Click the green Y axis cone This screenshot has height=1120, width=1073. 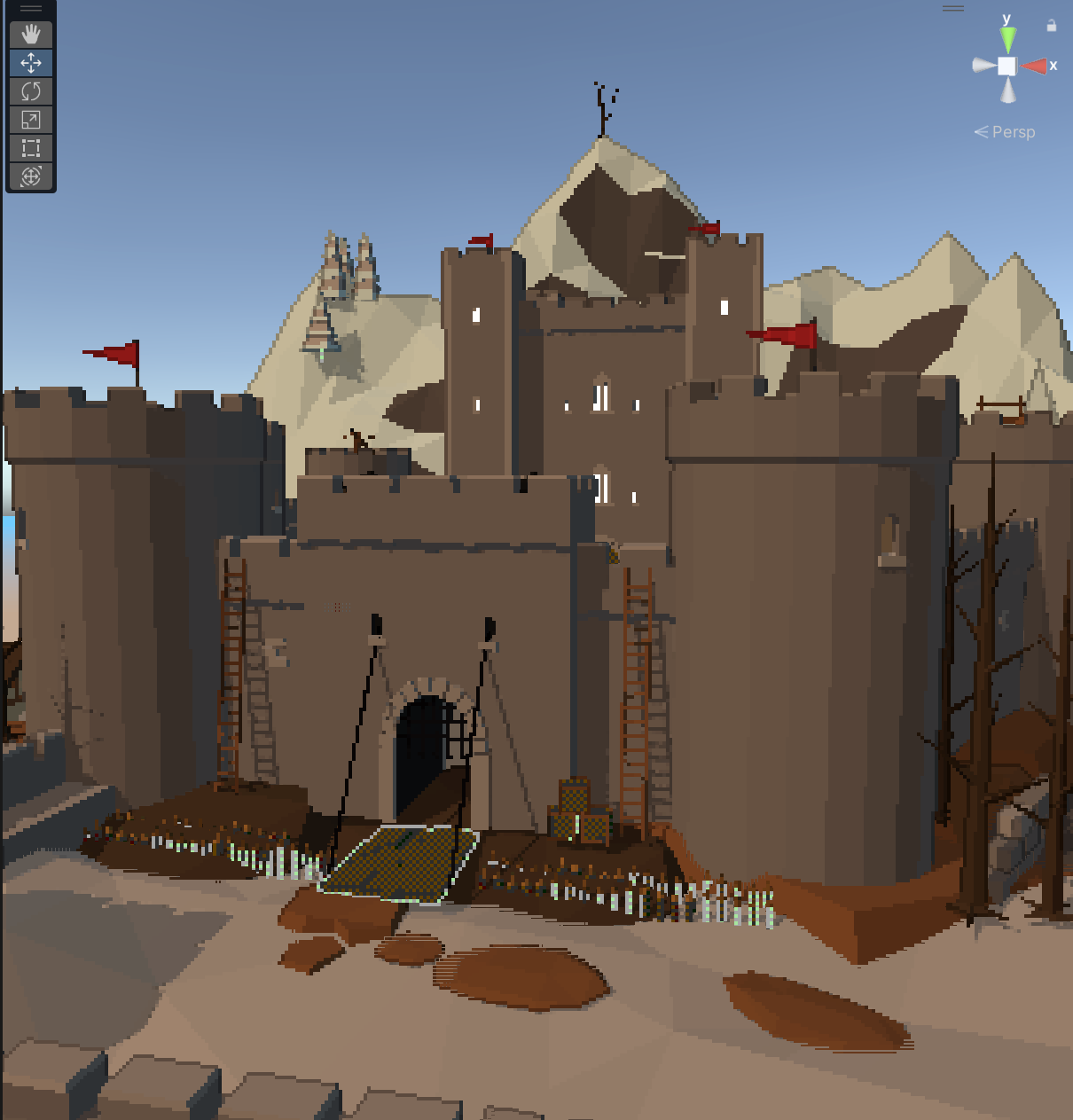click(x=1007, y=40)
